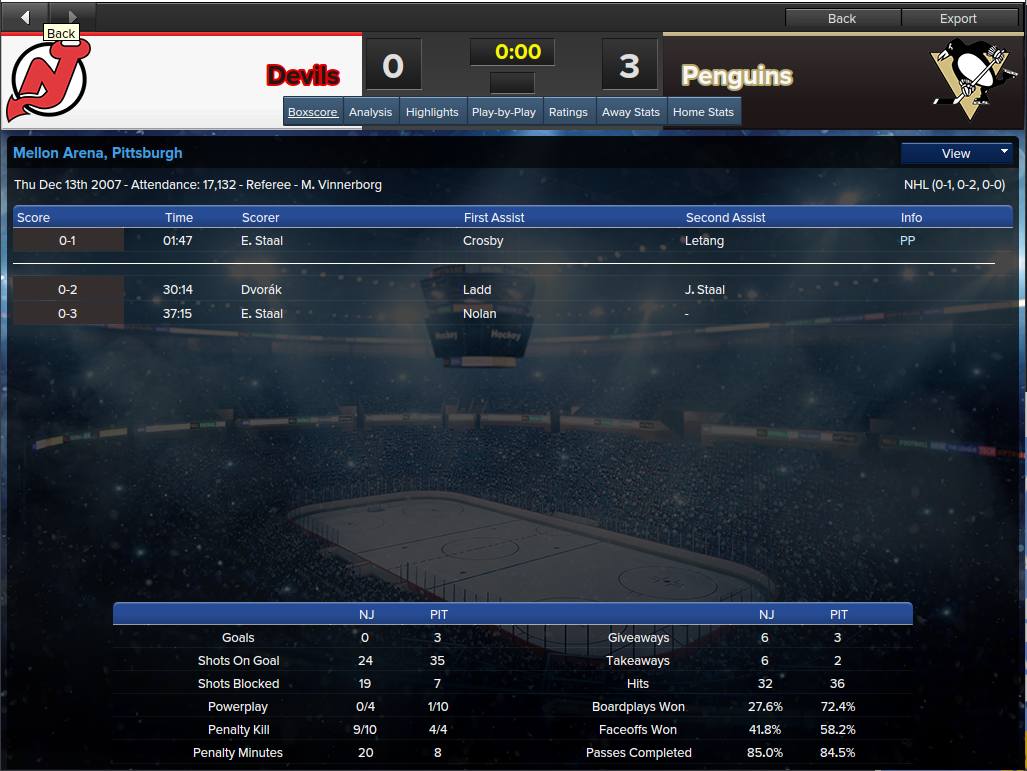
Task: Go back using the left arrow button
Action: pos(25,17)
